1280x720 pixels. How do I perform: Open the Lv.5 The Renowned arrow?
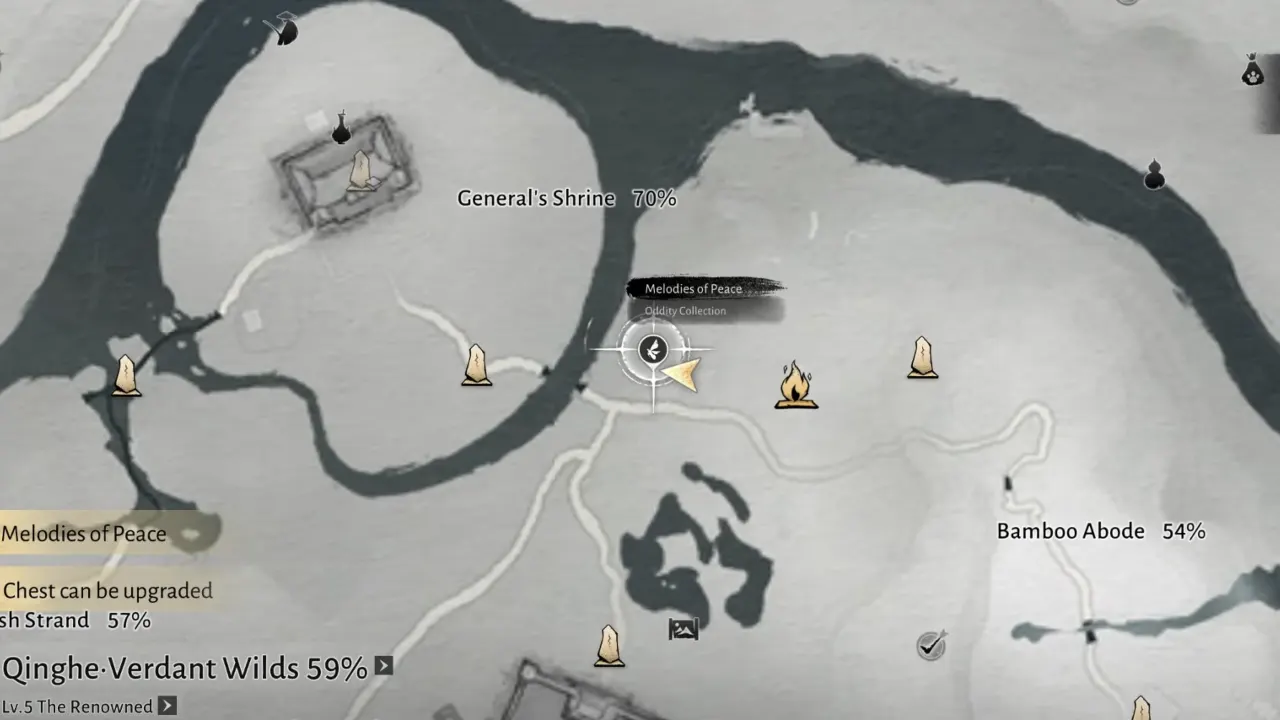point(167,706)
